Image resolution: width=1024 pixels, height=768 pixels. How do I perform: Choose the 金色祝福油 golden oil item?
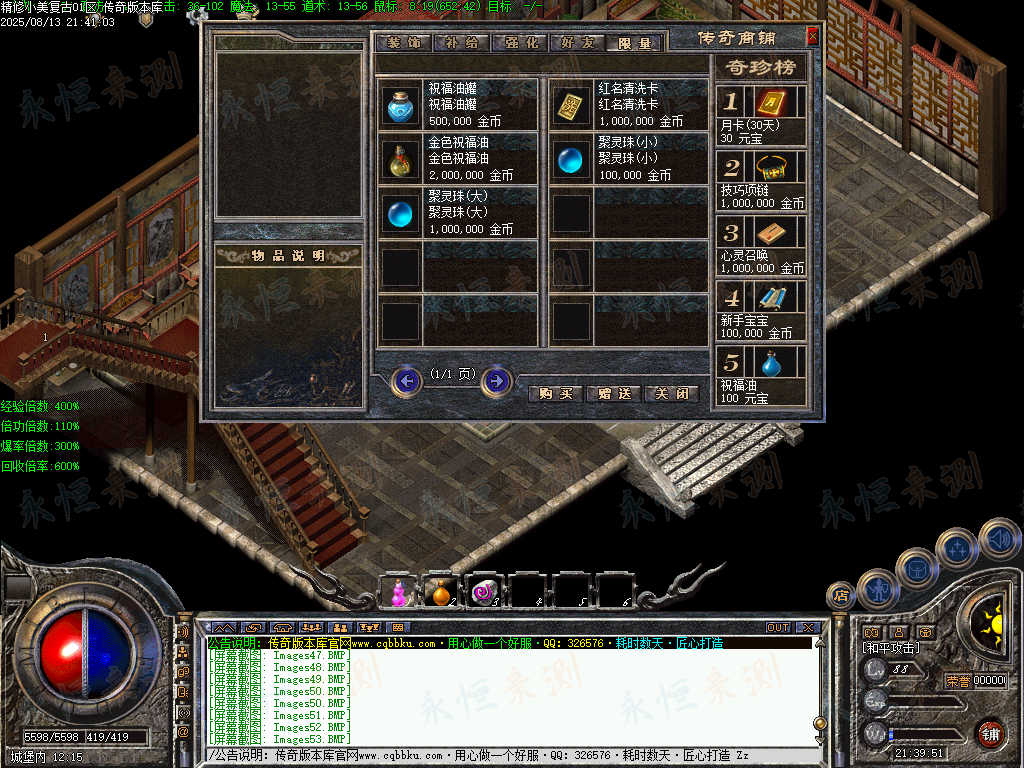[x=401, y=158]
